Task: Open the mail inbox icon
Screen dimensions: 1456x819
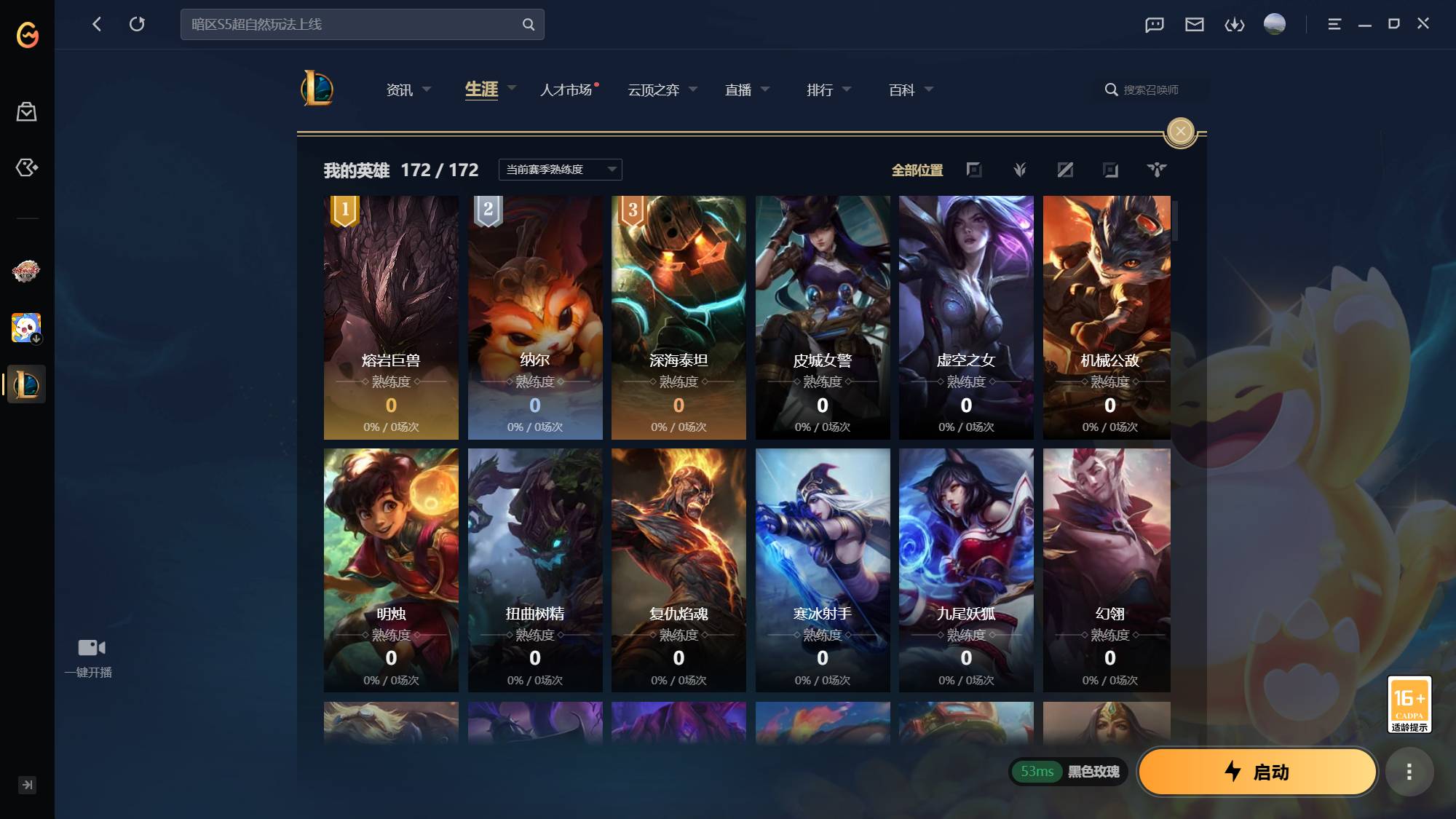Action: coord(1193,23)
